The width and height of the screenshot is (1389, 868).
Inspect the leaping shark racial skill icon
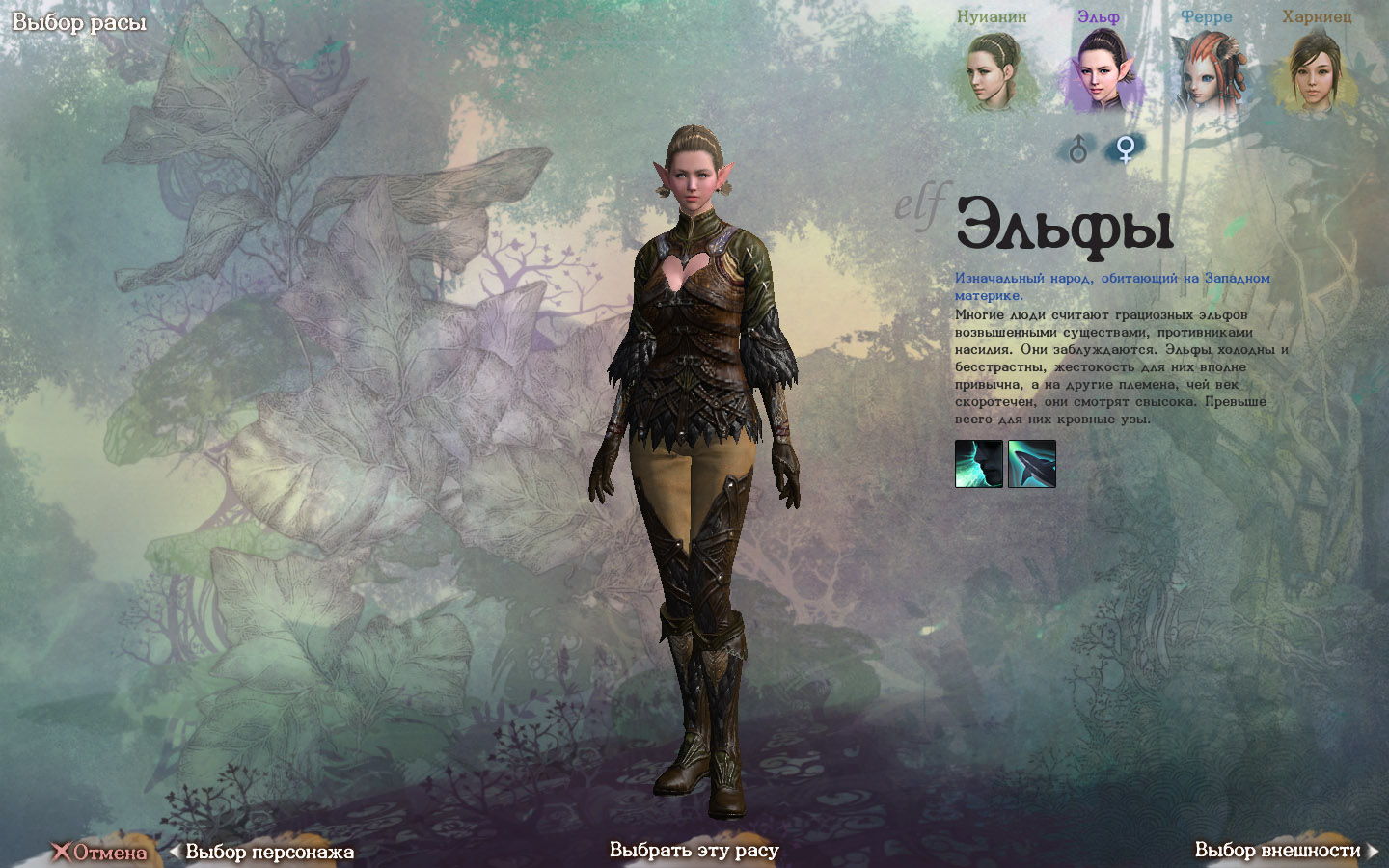(1032, 464)
